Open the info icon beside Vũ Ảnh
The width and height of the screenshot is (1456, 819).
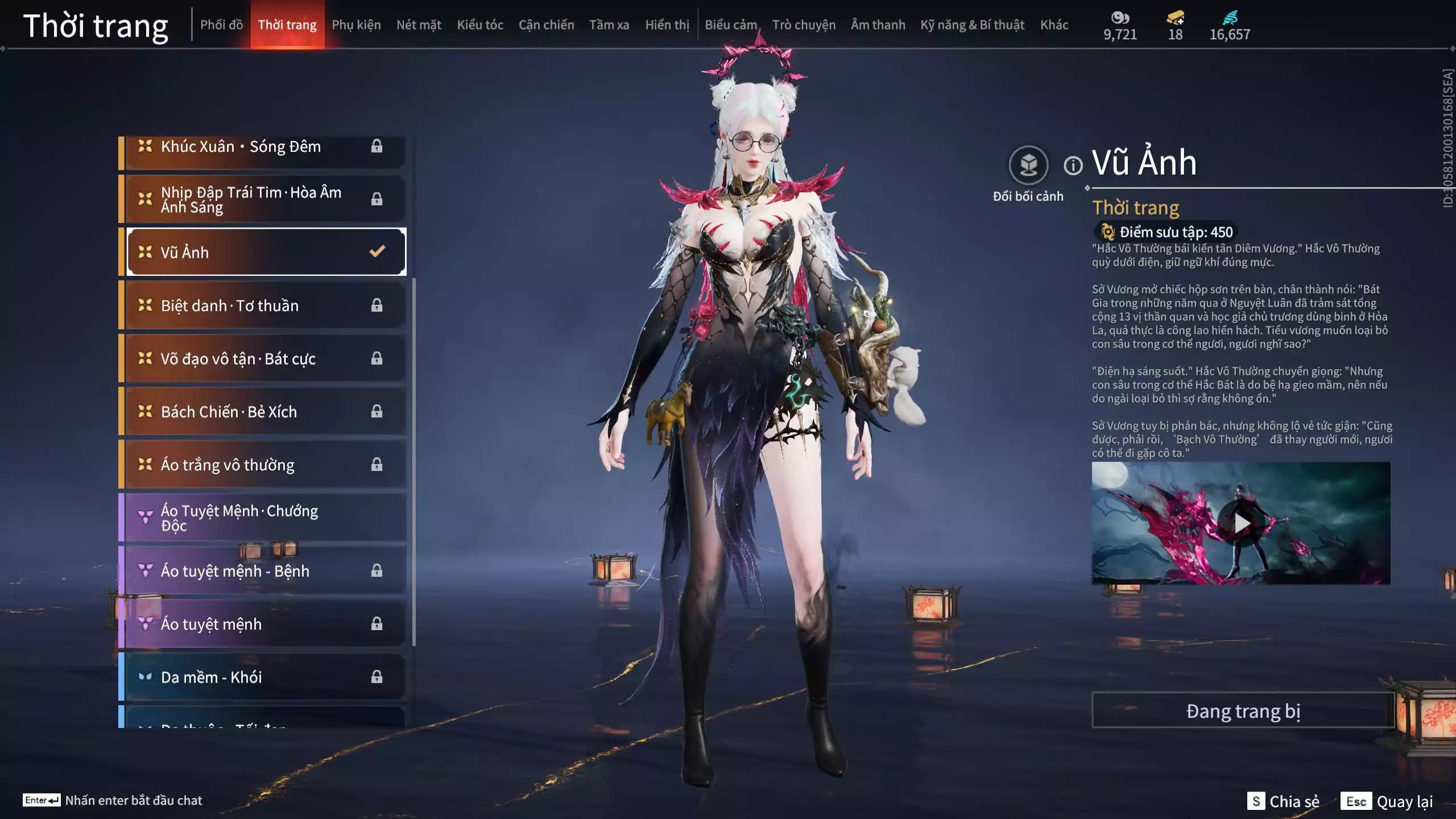click(1073, 166)
